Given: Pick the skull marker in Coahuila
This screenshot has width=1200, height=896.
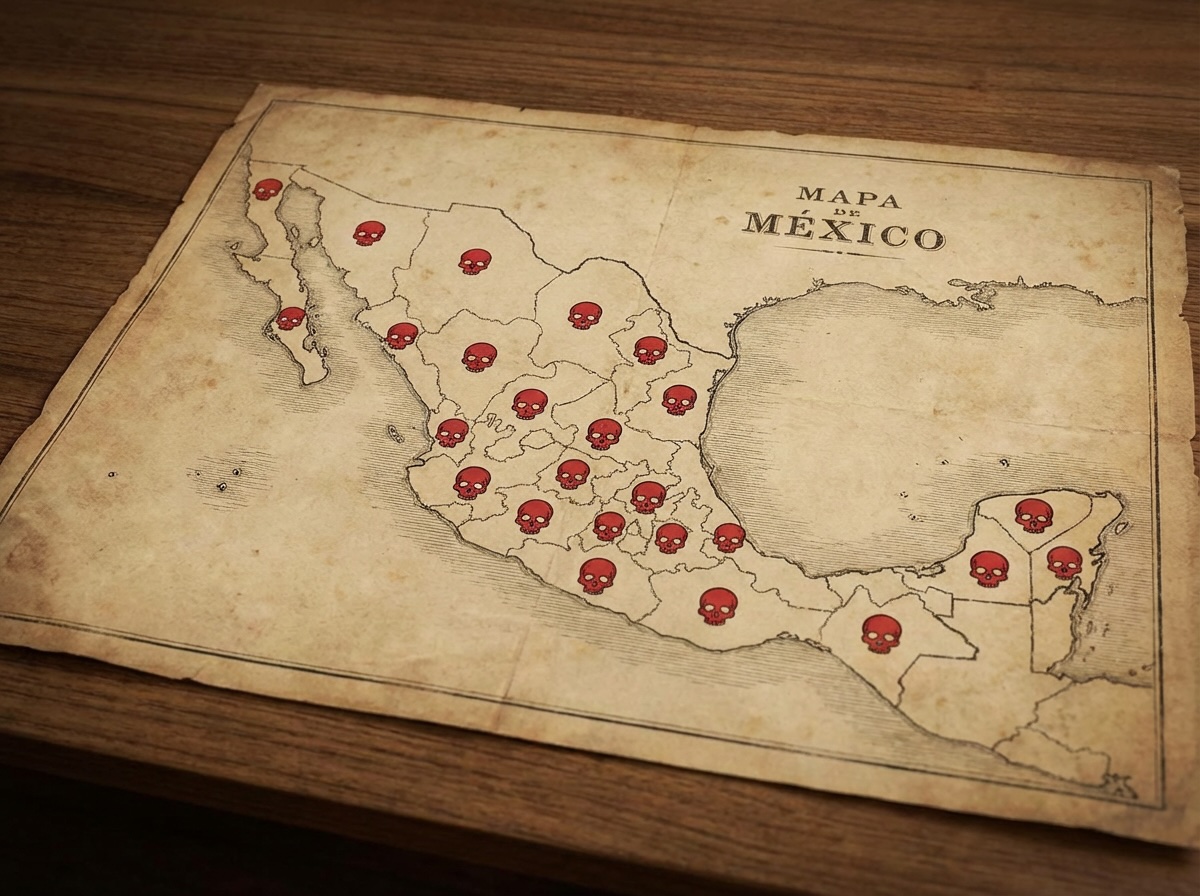Looking at the screenshot, I should [x=585, y=315].
